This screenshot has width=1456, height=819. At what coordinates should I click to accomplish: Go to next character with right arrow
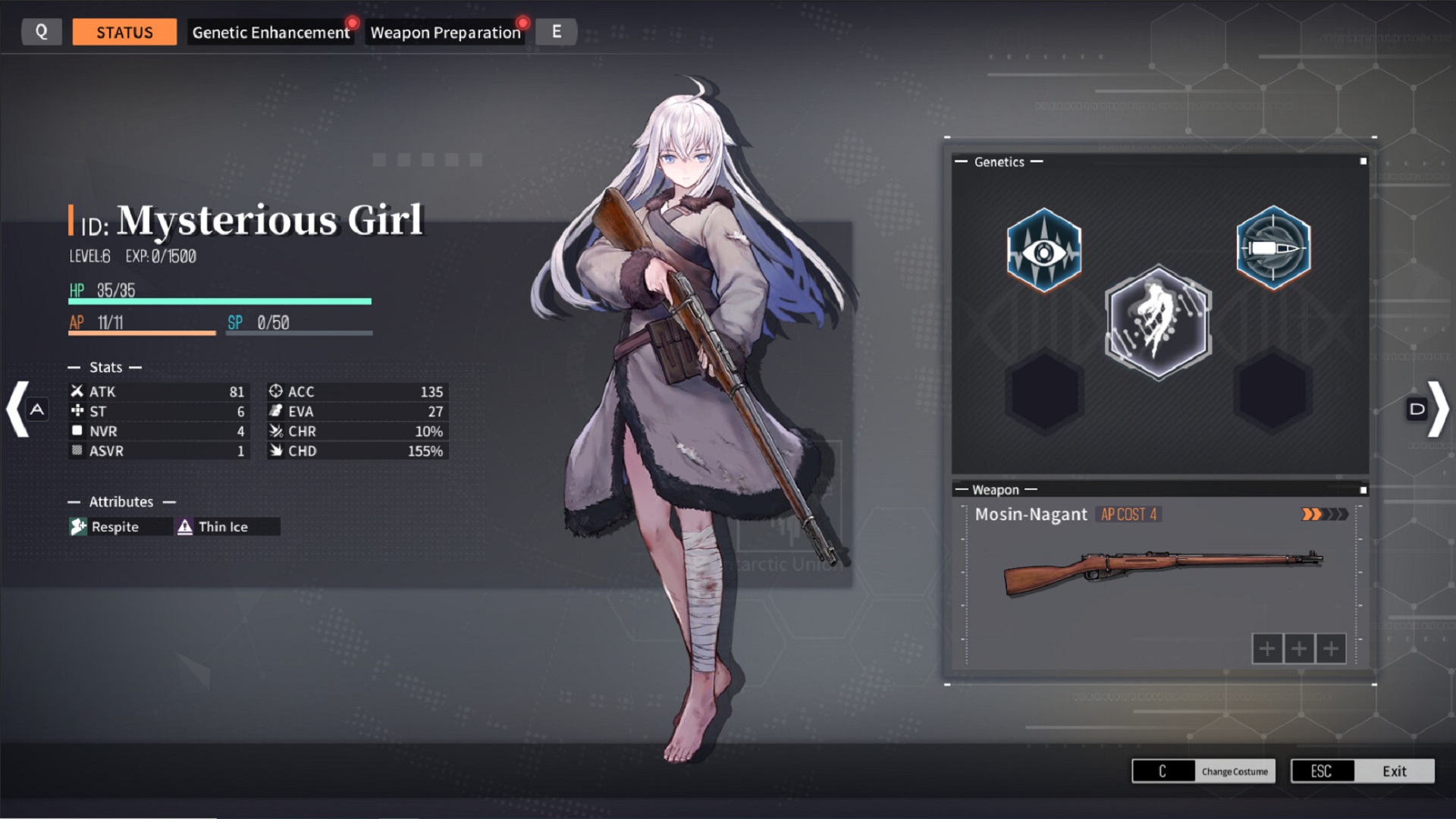pyautogui.click(x=1437, y=409)
